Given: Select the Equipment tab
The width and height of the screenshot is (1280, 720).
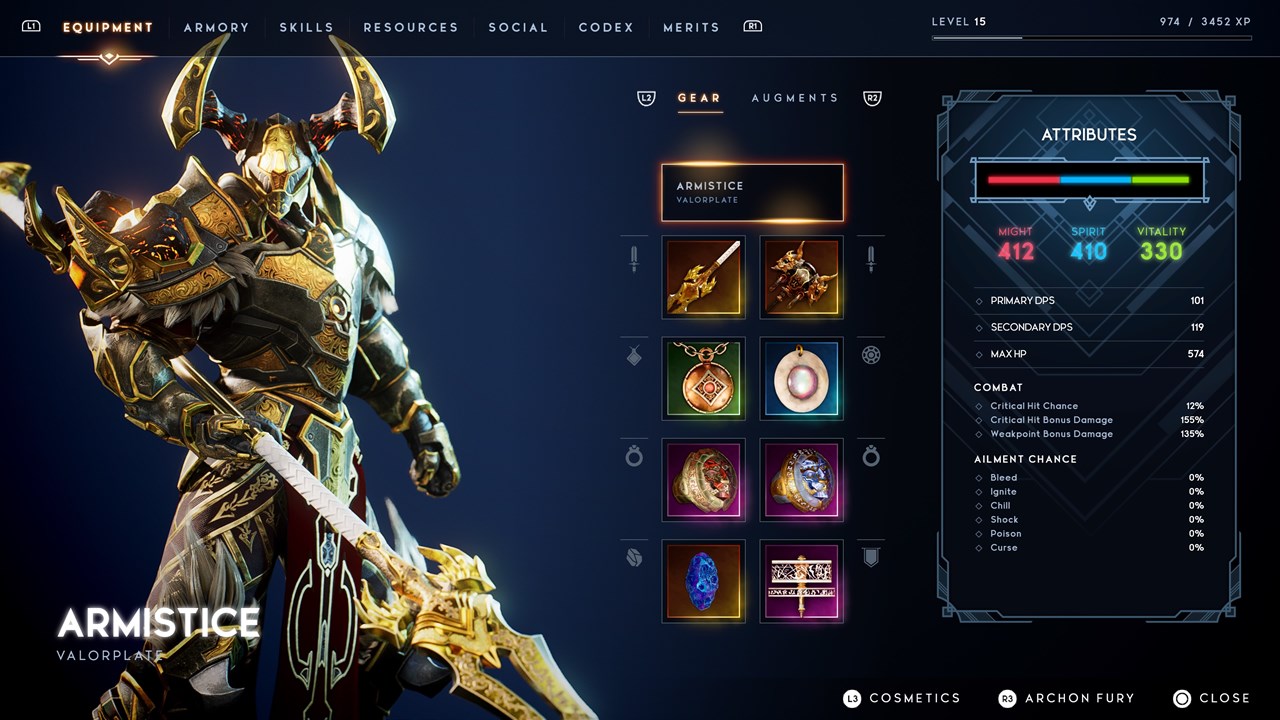Looking at the screenshot, I should (x=108, y=28).
